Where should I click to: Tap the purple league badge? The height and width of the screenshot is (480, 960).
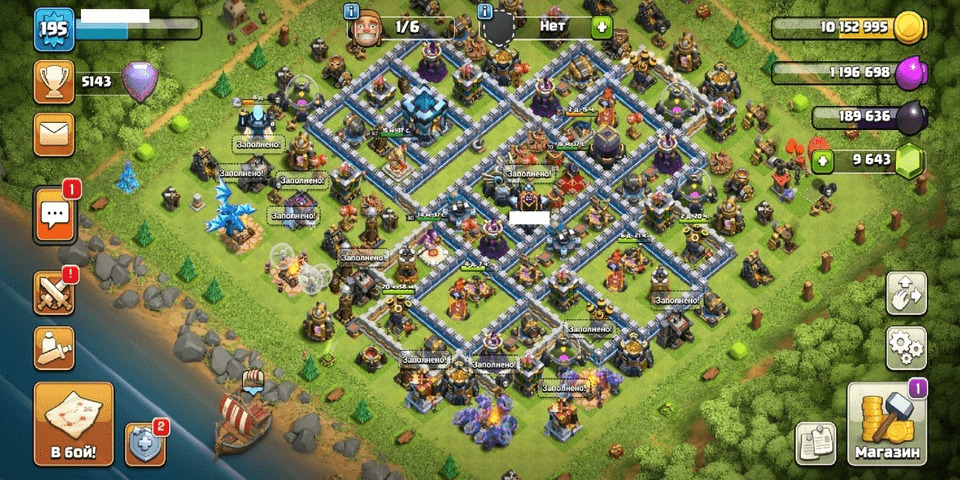coord(140,82)
